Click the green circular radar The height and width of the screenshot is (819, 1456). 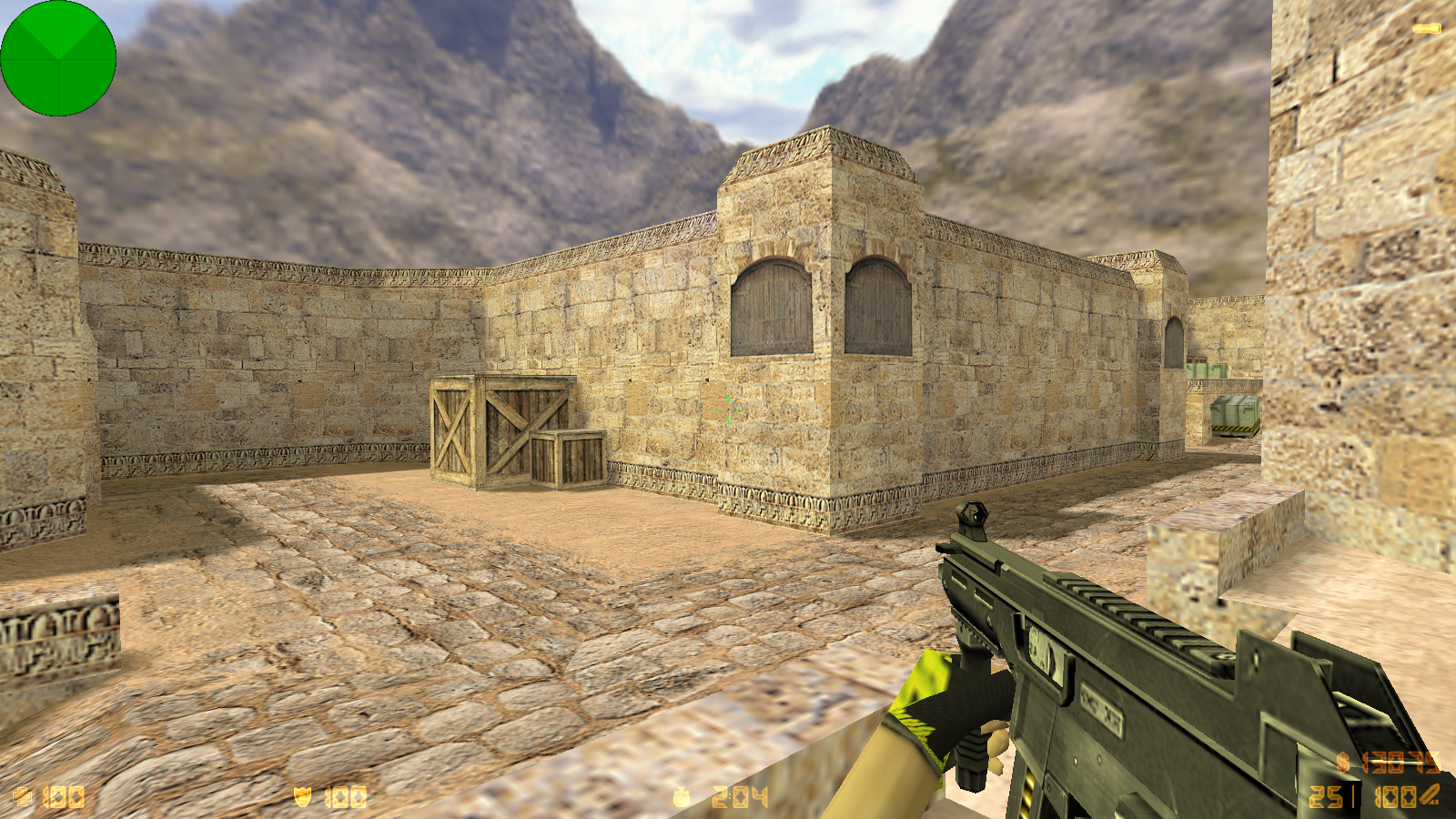pos(58,58)
